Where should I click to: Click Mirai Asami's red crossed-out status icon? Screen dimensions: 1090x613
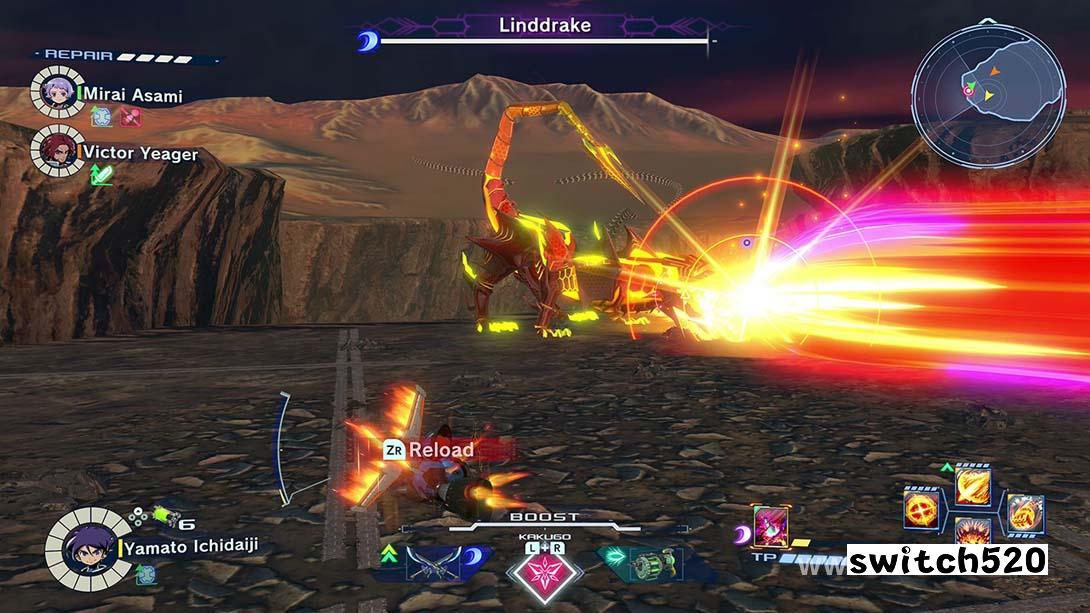point(131,117)
